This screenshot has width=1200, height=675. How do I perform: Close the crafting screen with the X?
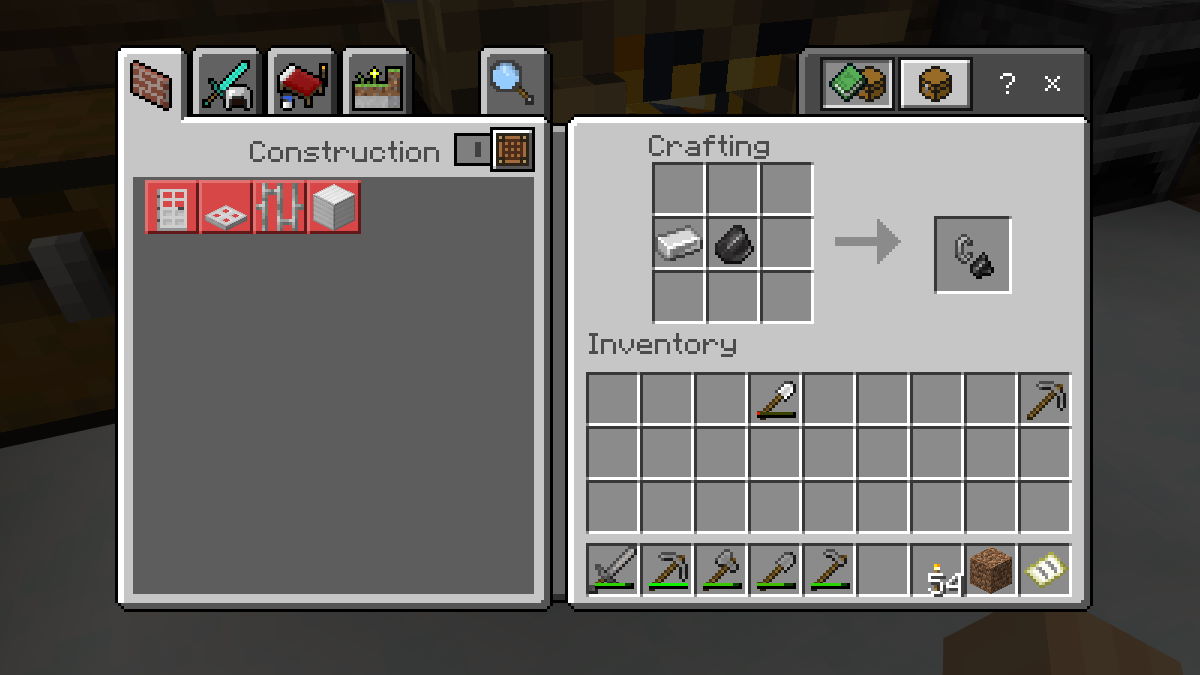[1052, 84]
